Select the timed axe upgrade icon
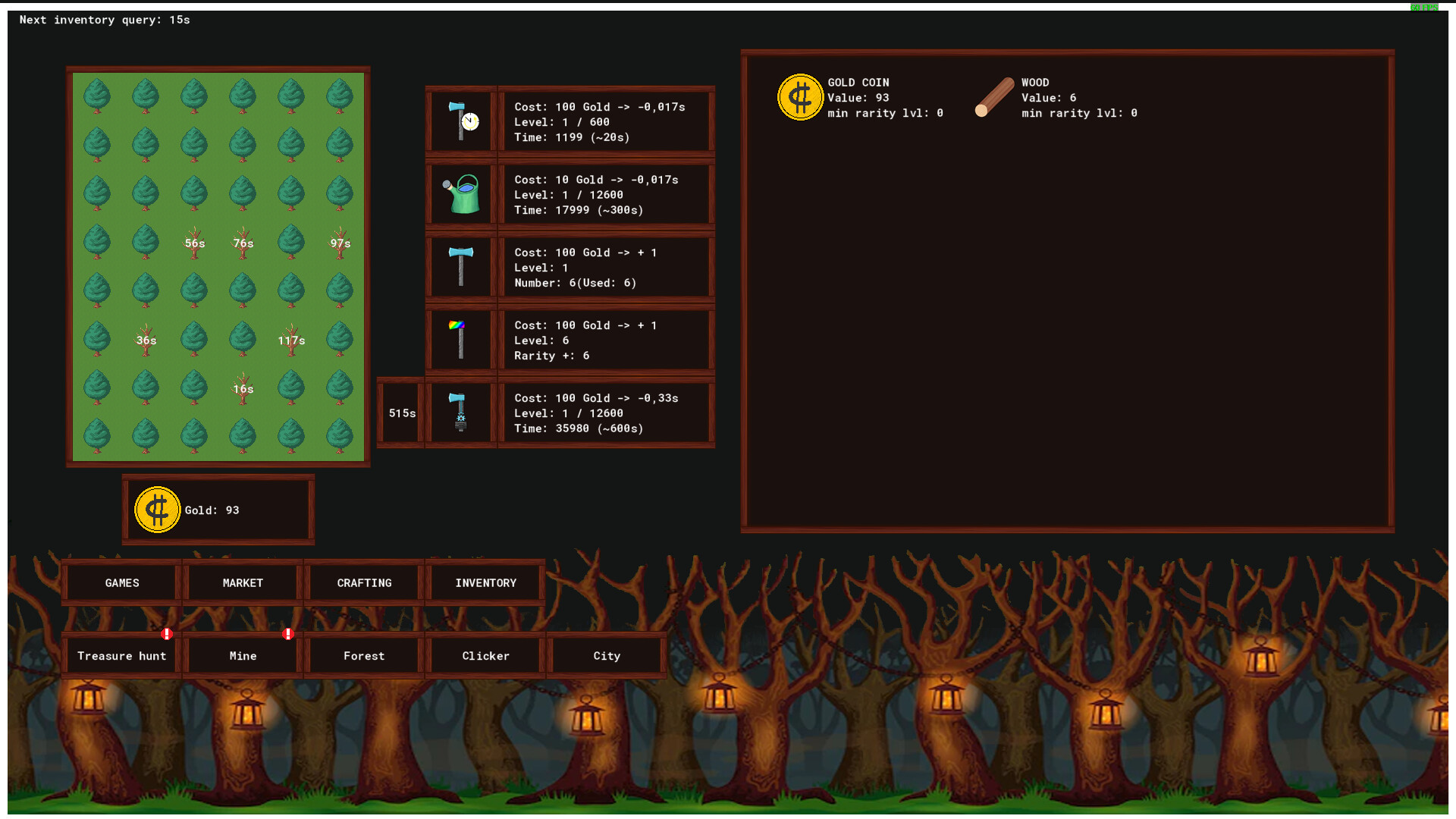Screen dimensions: 1456x819 pyautogui.click(x=461, y=120)
